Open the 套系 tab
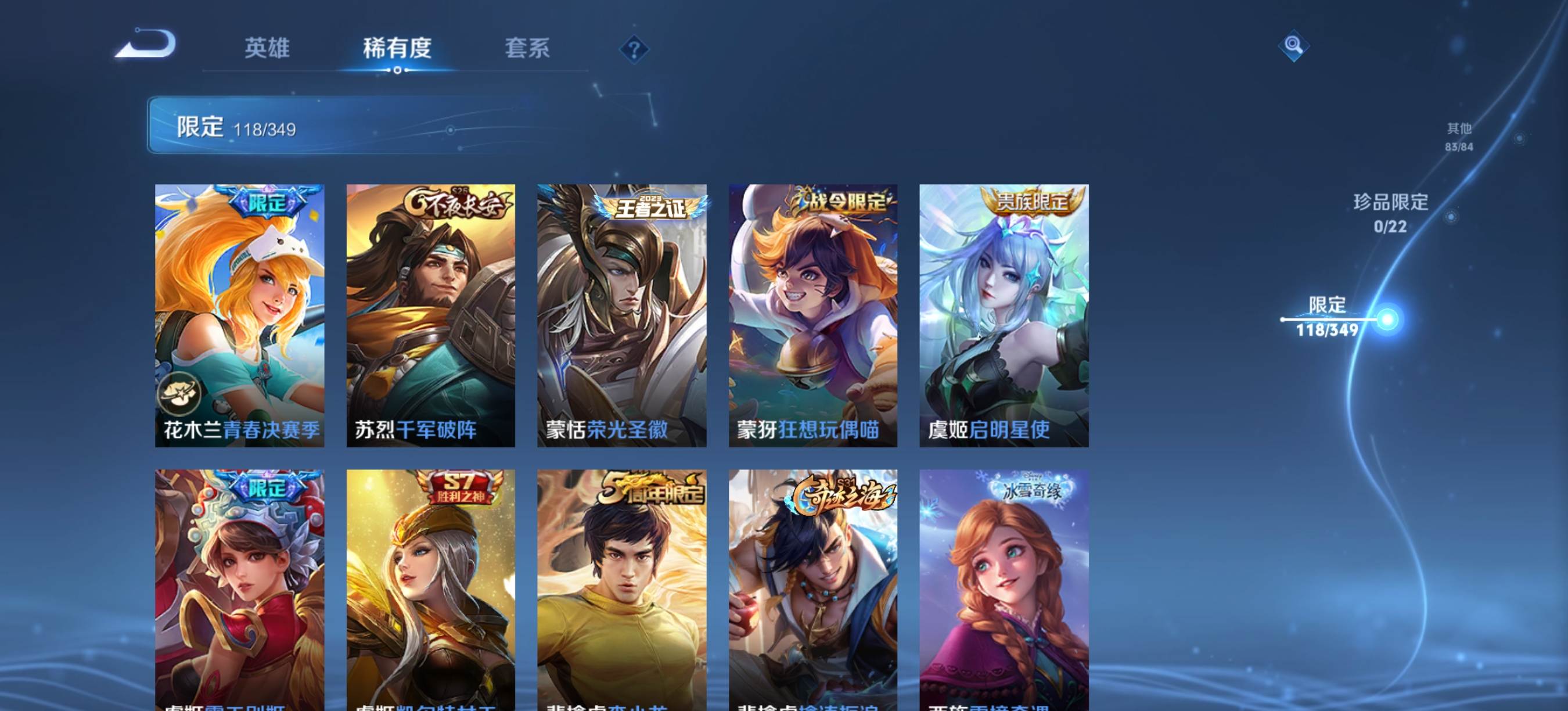The image size is (1568, 711). tap(527, 48)
